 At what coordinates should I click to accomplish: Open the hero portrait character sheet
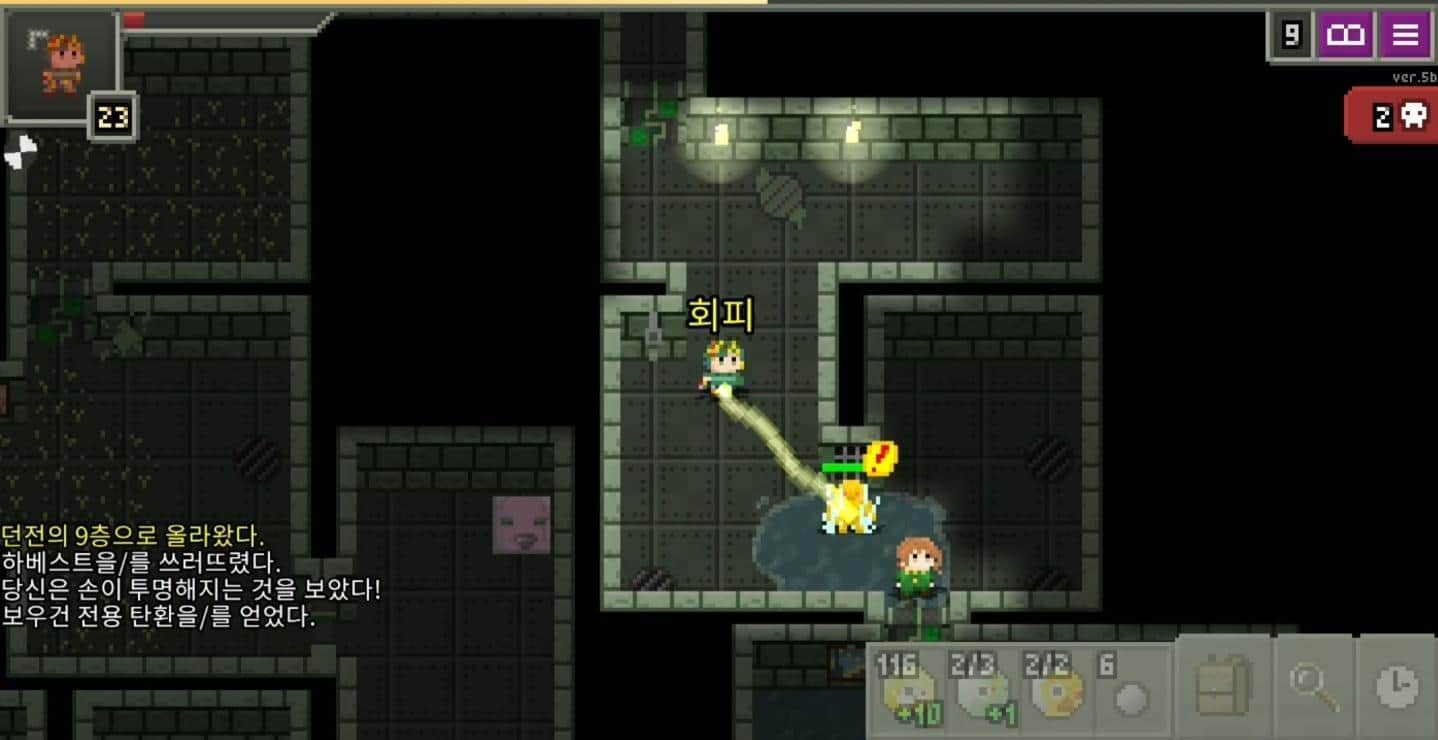click(62, 65)
